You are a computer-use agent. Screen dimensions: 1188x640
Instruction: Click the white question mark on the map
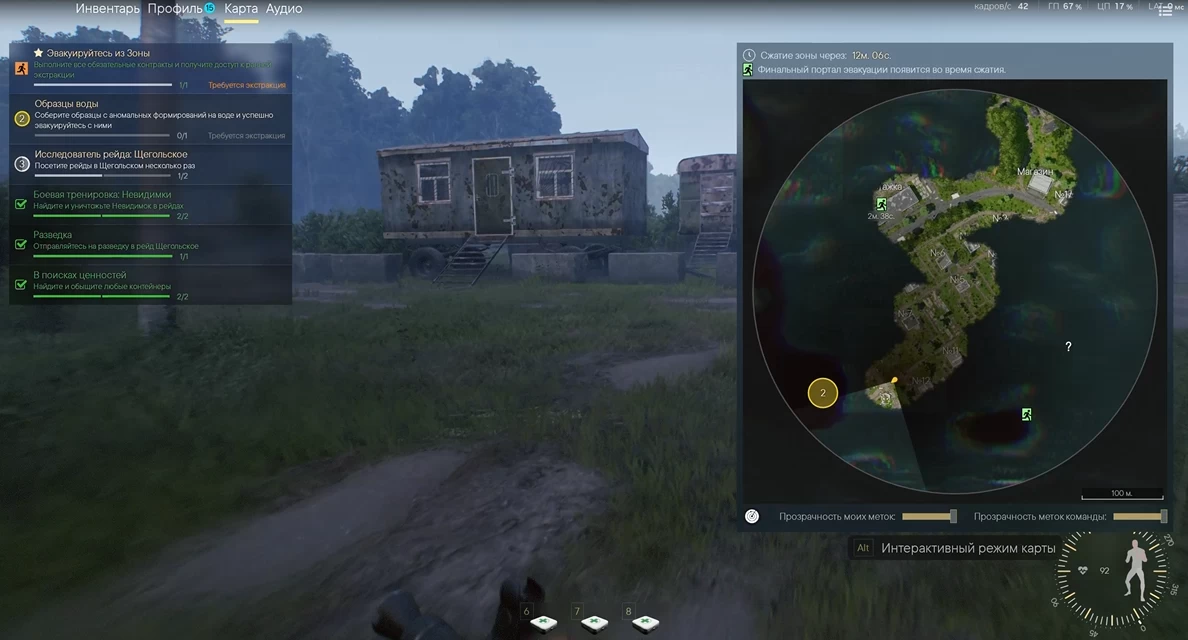(1068, 347)
